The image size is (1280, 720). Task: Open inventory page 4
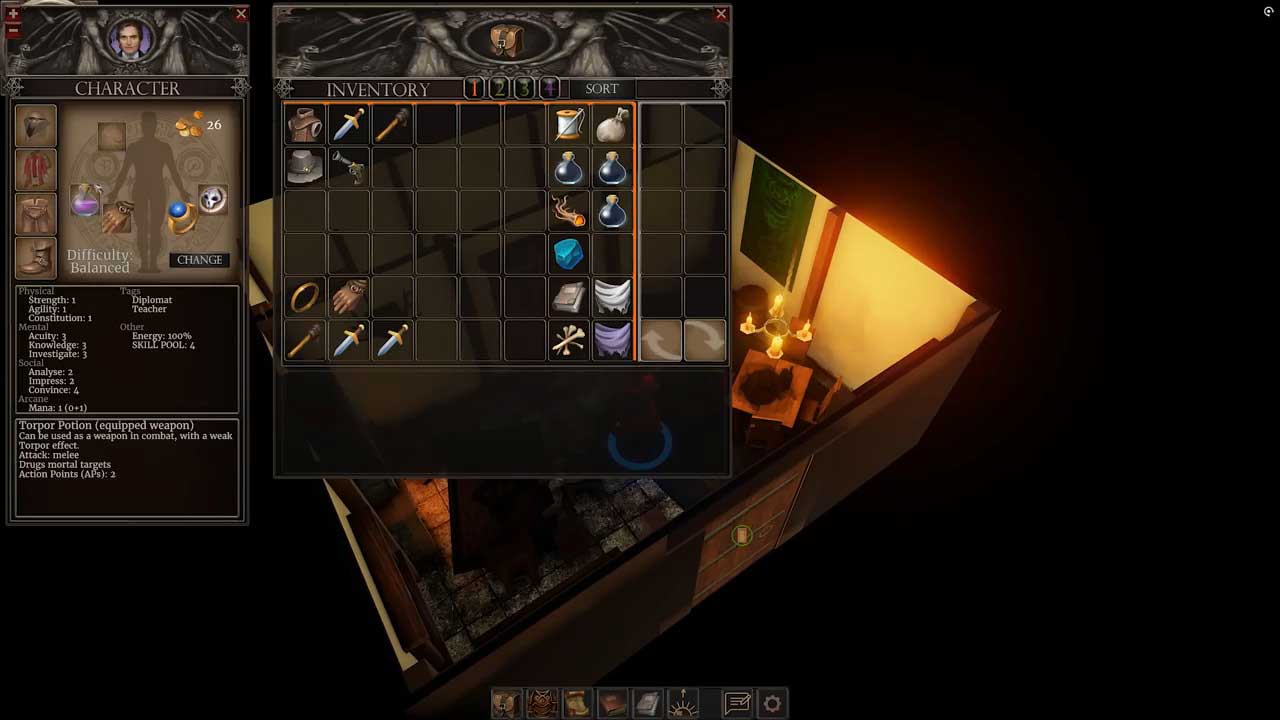[x=548, y=89]
